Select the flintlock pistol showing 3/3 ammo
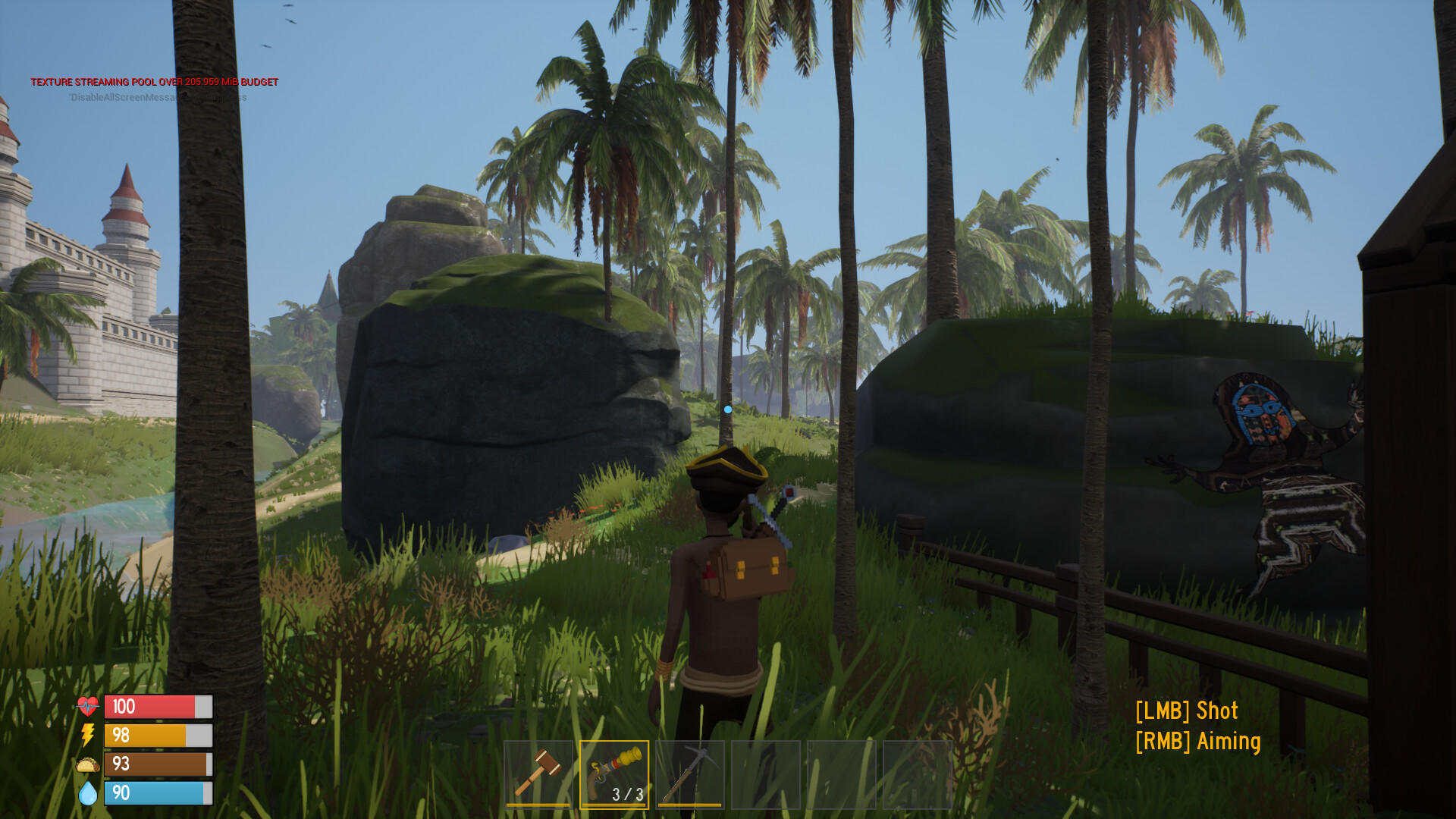The image size is (1456, 819). click(x=614, y=770)
